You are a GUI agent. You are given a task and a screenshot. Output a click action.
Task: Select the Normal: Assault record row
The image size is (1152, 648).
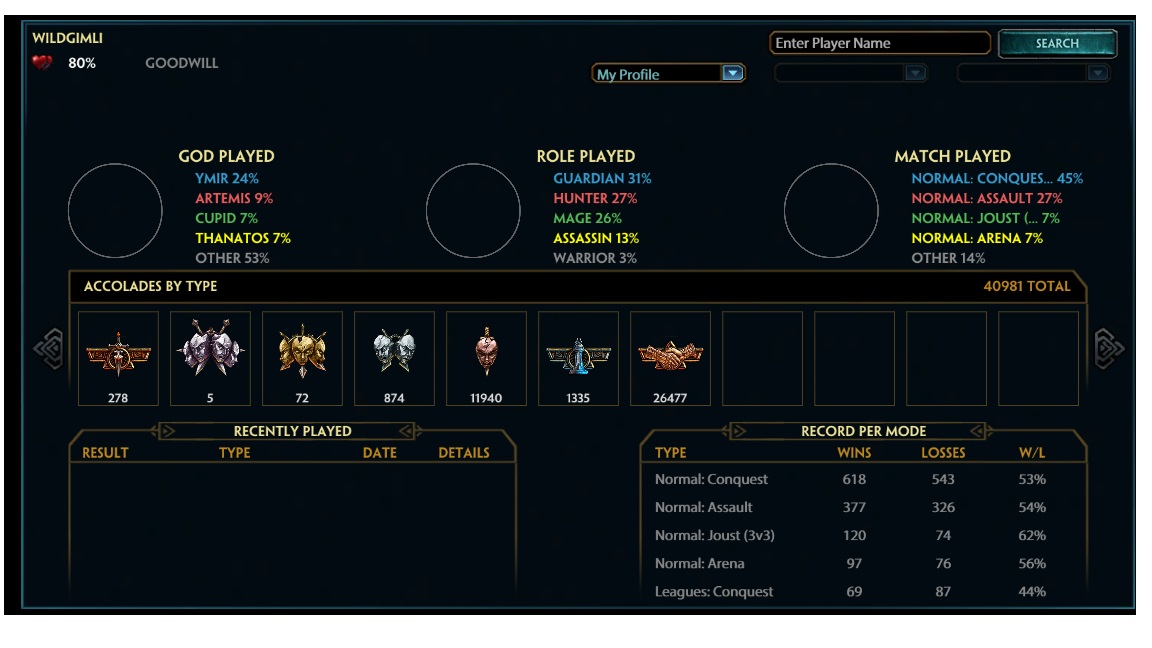click(862, 507)
